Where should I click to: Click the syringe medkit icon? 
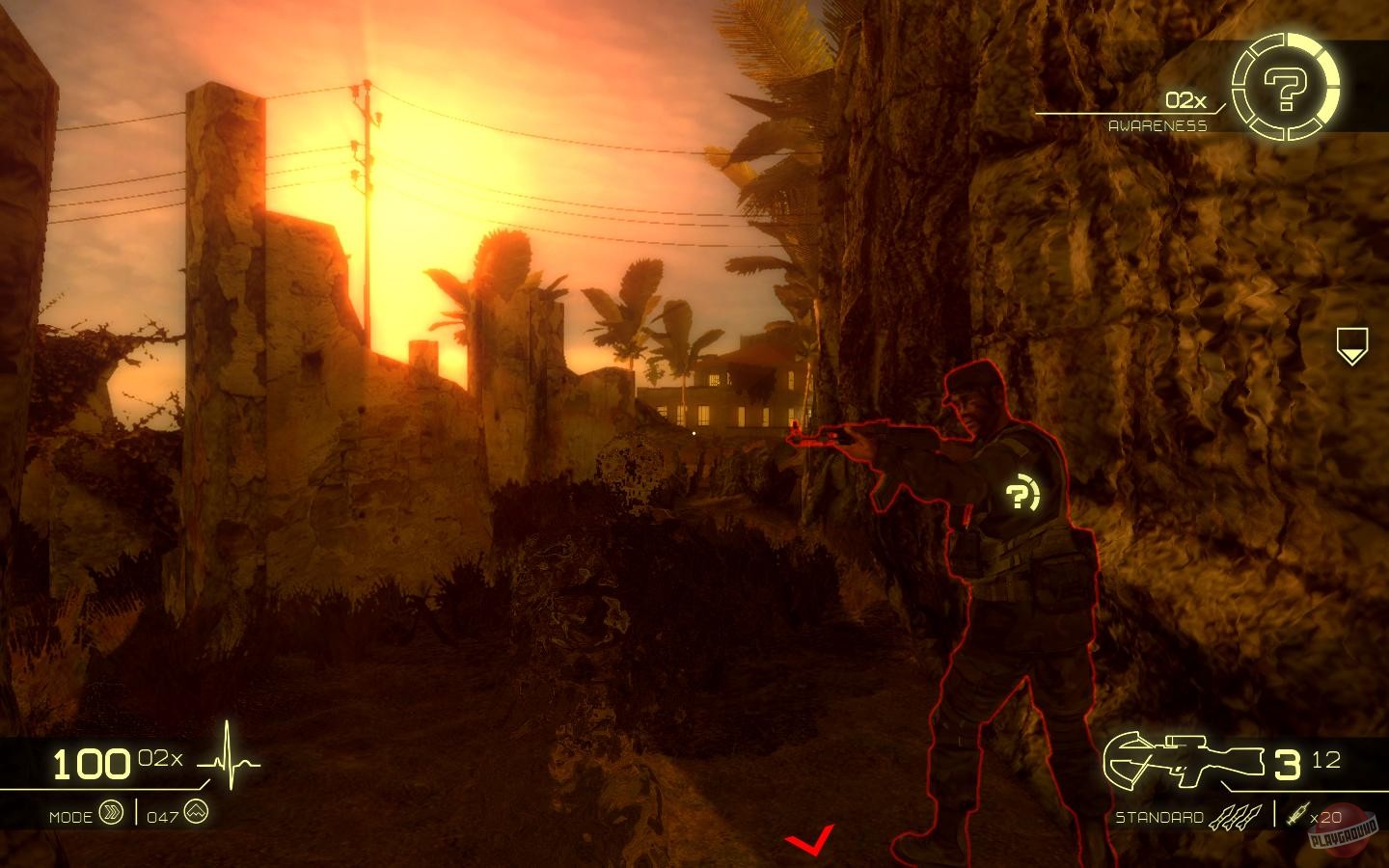click(x=1301, y=815)
